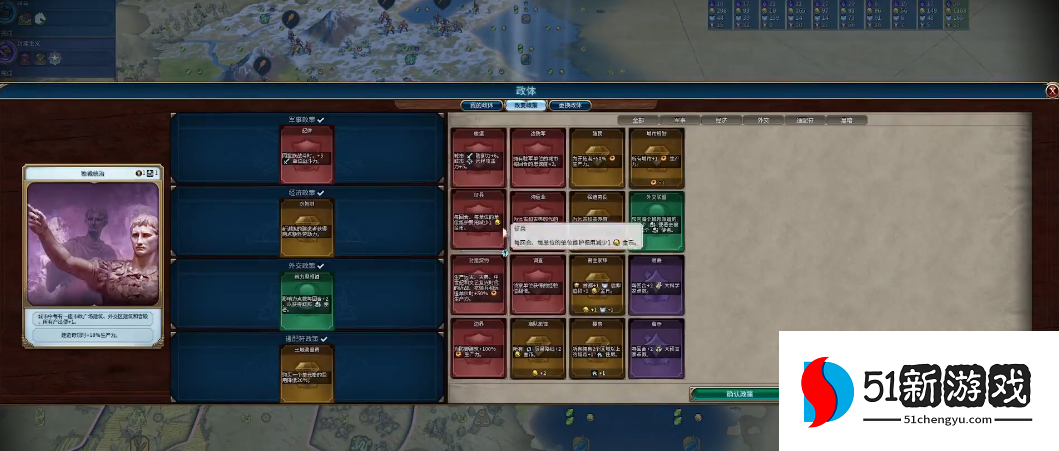The image size is (1059, 451).
Task: Filter policy cards by 经济
Action: 721,120
